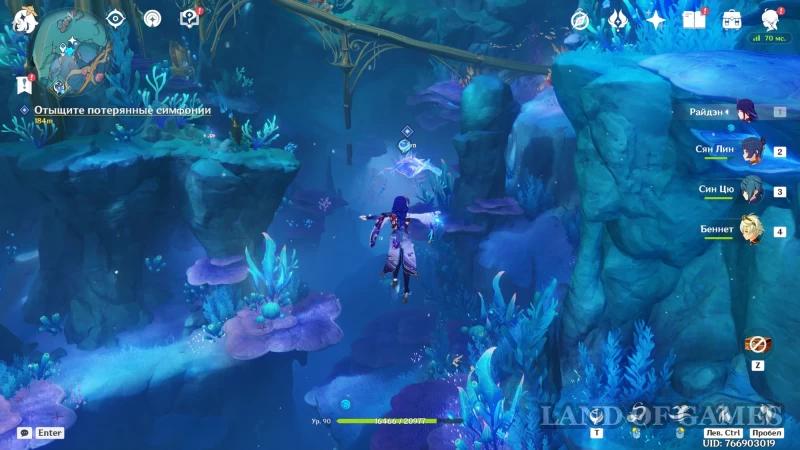Toggle the eye-shaped elemental sight icon
Viewport: 800px width, 450px height.
coord(115,18)
